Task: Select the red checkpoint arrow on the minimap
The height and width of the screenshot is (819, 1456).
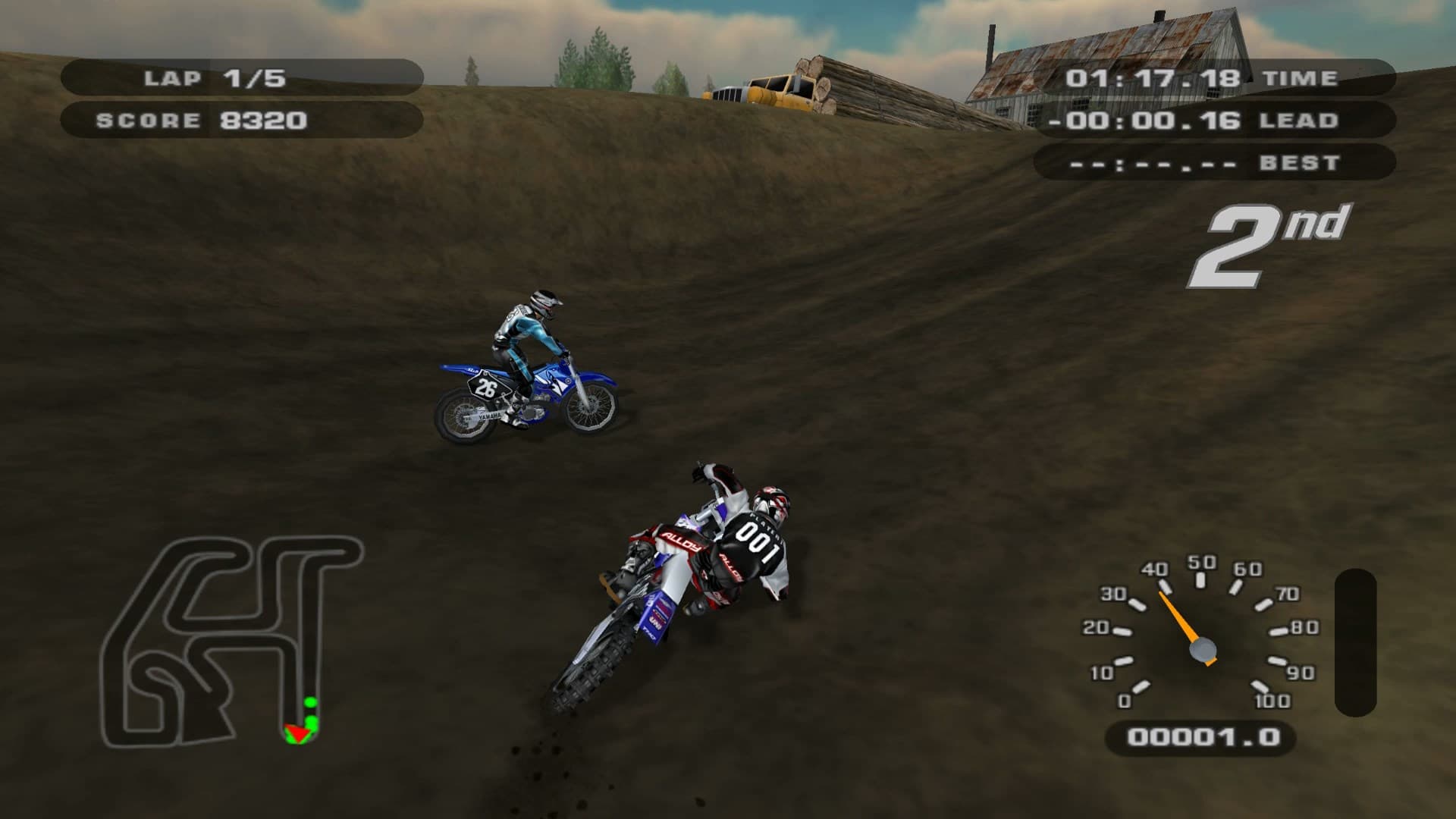Action: pyautogui.click(x=300, y=732)
